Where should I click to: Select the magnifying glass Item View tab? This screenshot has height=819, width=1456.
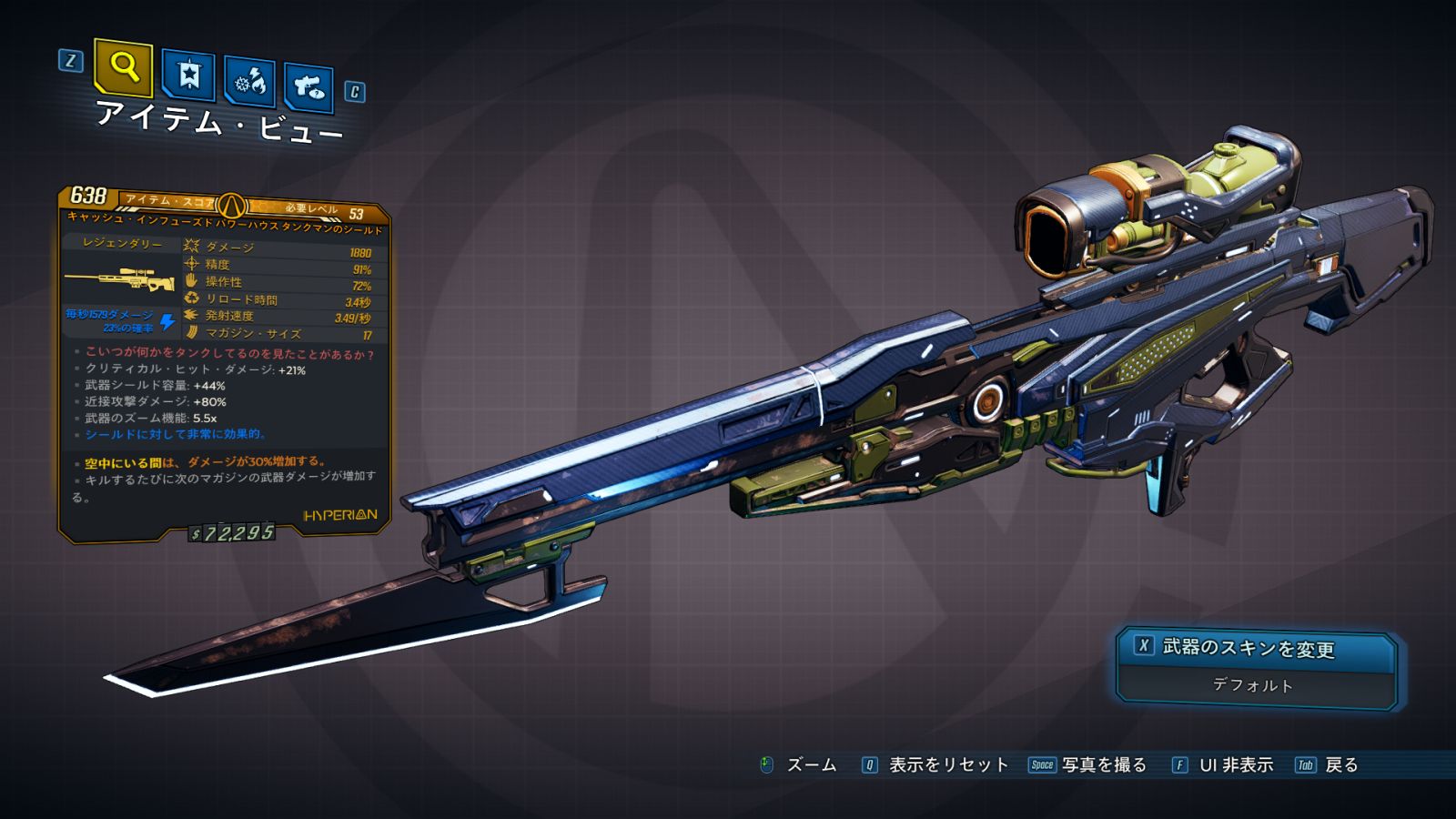(124, 67)
